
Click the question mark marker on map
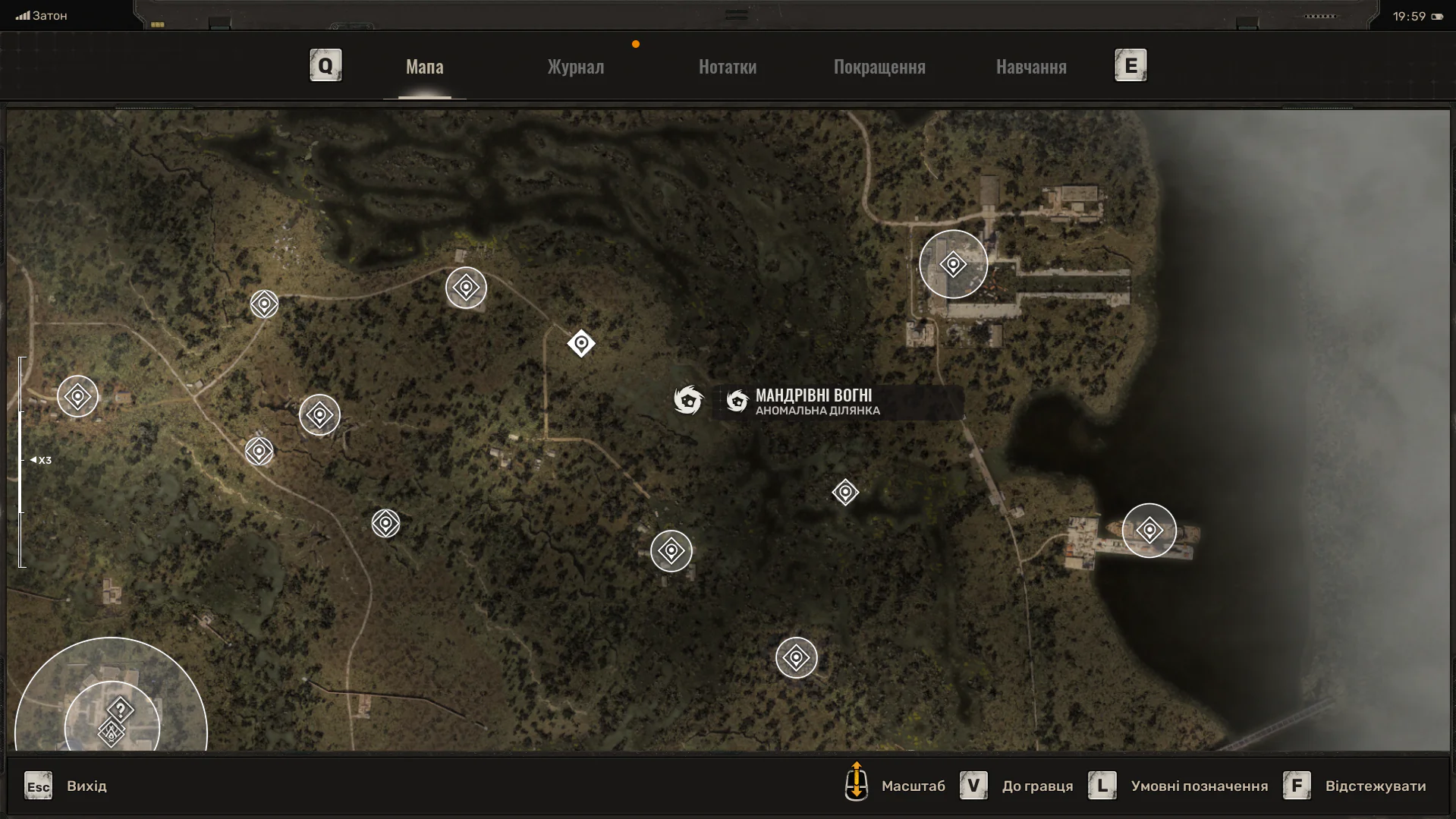(121, 710)
